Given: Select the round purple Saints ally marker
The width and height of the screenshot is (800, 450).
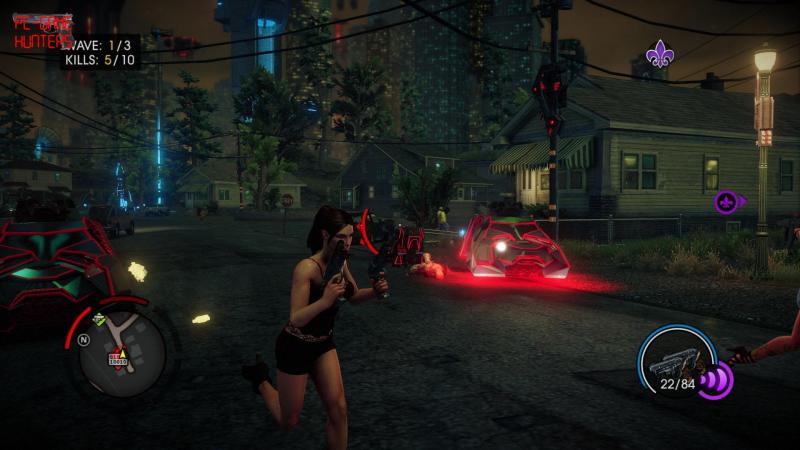Looking at the screenshot, I should [727, 202].
